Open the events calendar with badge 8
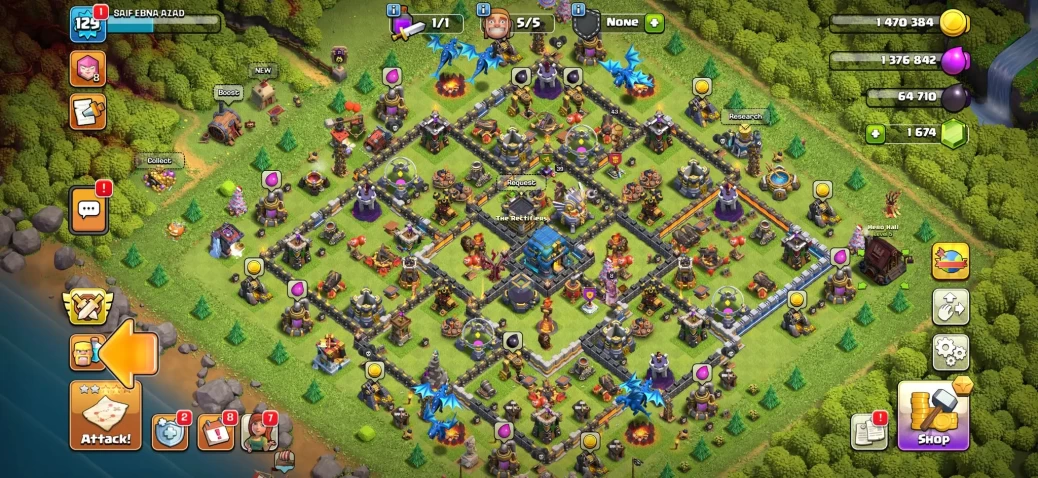The width and height of the screenshot is (1038, 478). (215, 432)
